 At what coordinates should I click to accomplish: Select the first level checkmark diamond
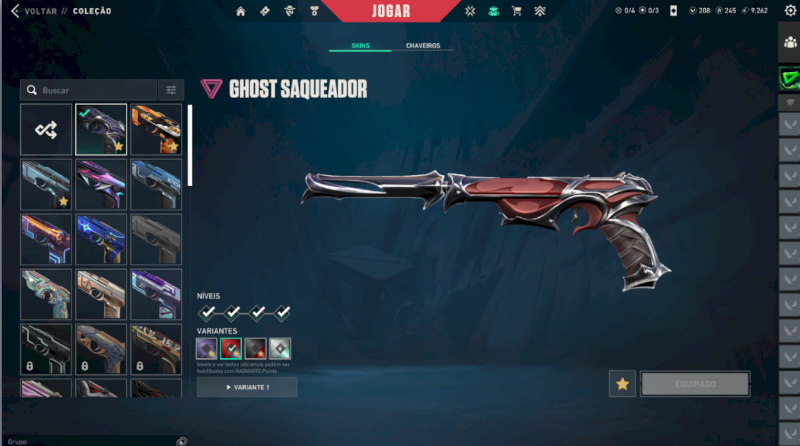[x=208, y=313]
